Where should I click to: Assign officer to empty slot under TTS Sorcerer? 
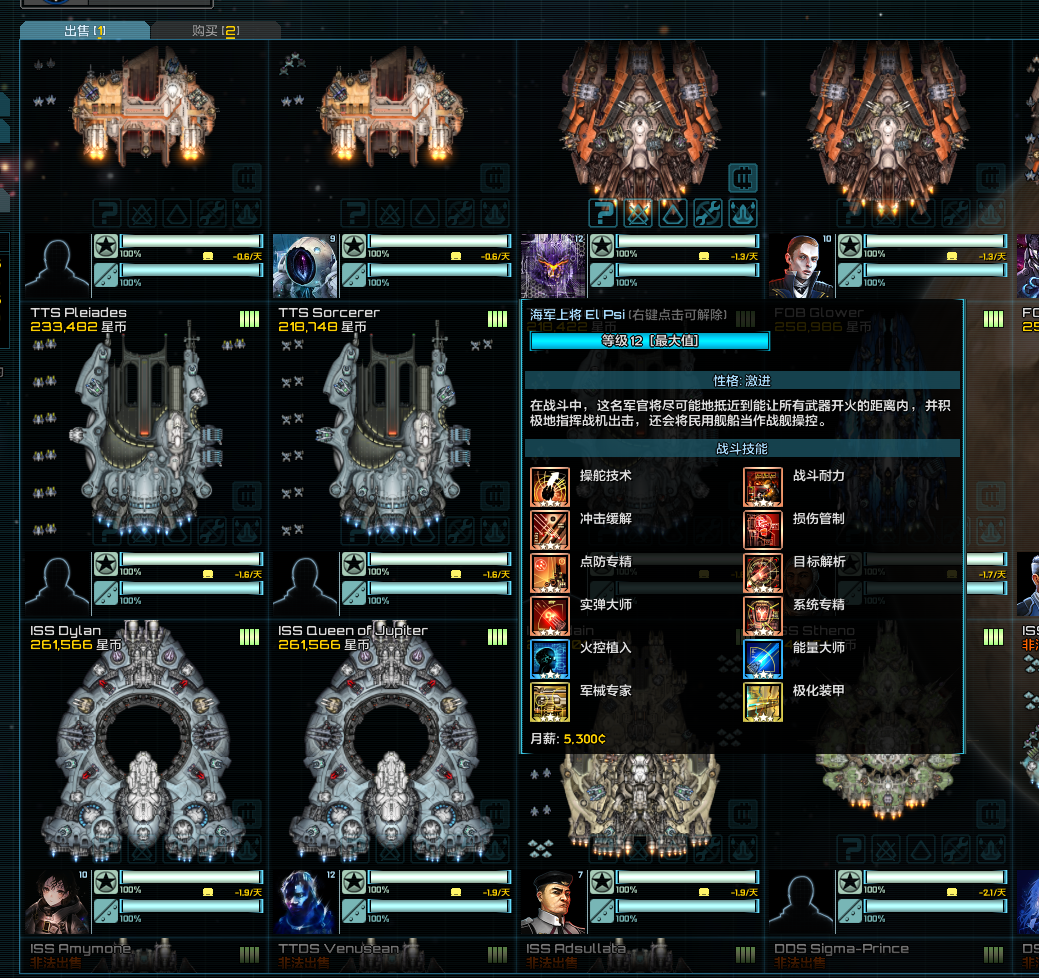pos(305,584)
